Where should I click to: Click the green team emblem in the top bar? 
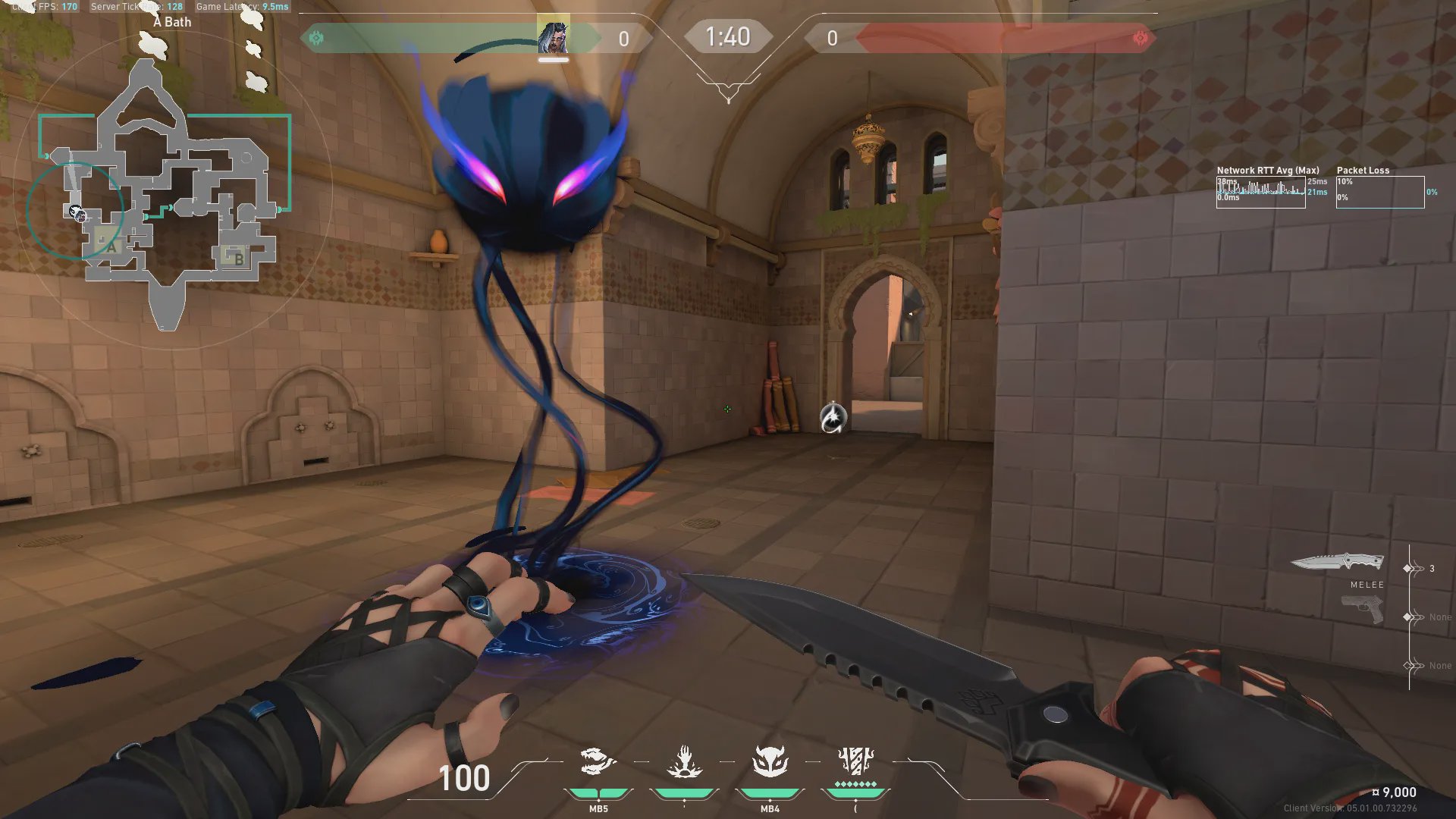(316, 38)
